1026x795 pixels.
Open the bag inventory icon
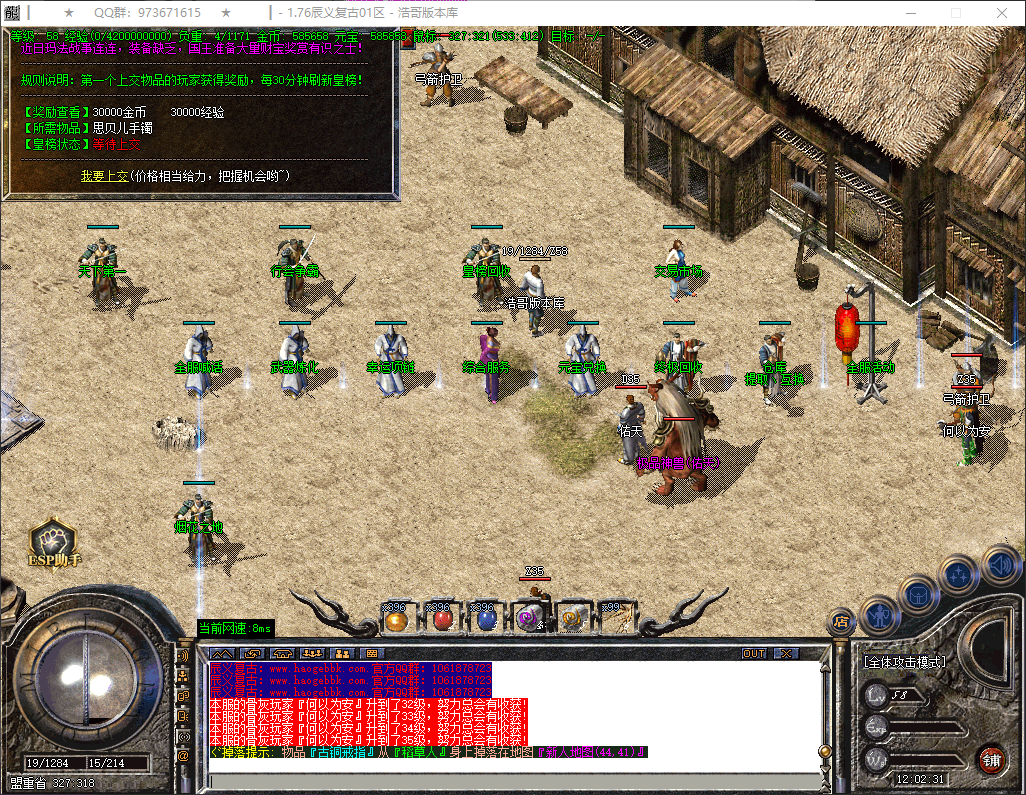coord(918,594)
